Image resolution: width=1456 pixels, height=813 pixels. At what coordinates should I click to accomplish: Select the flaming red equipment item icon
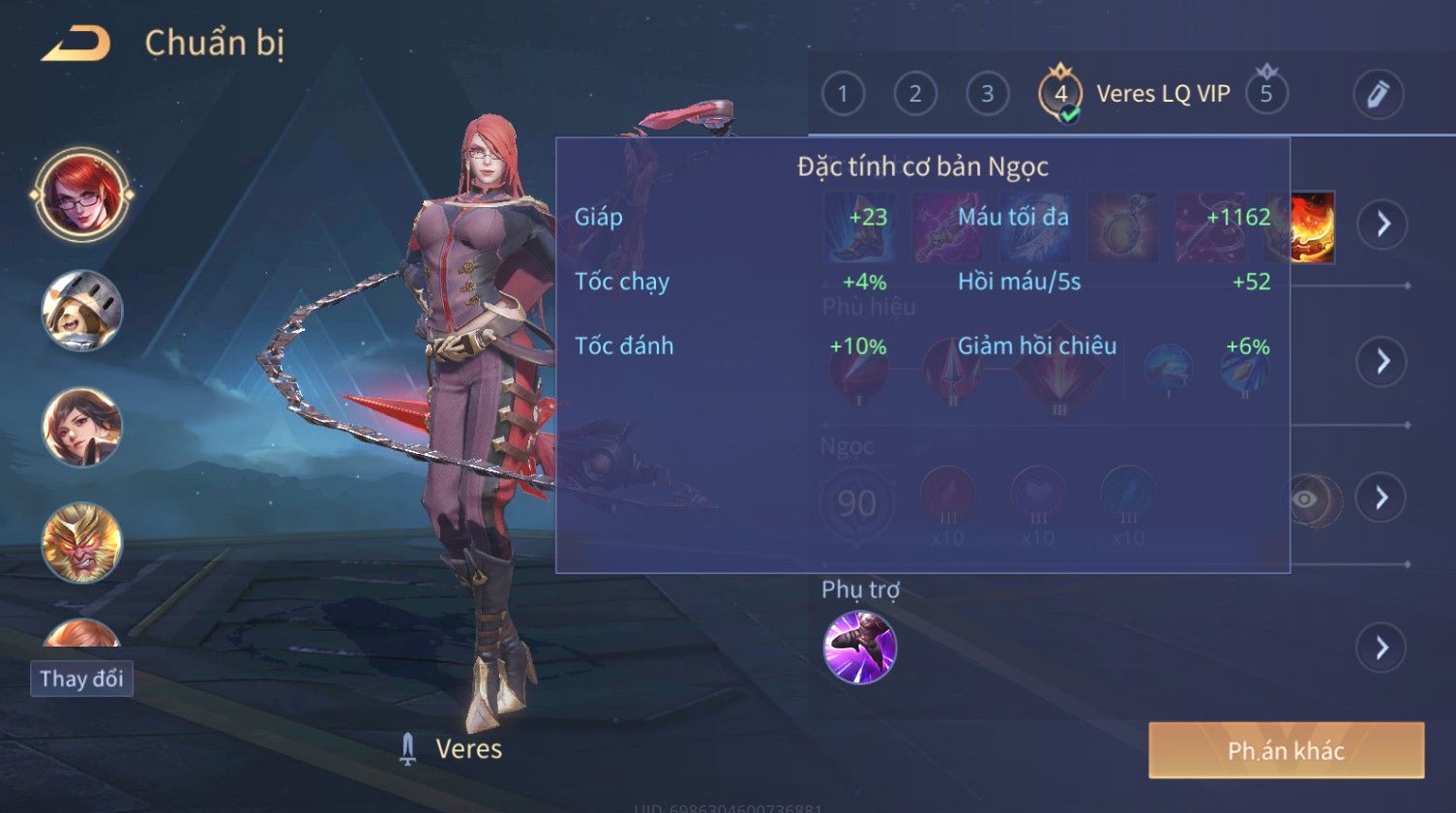click(x=1313, y=226)
